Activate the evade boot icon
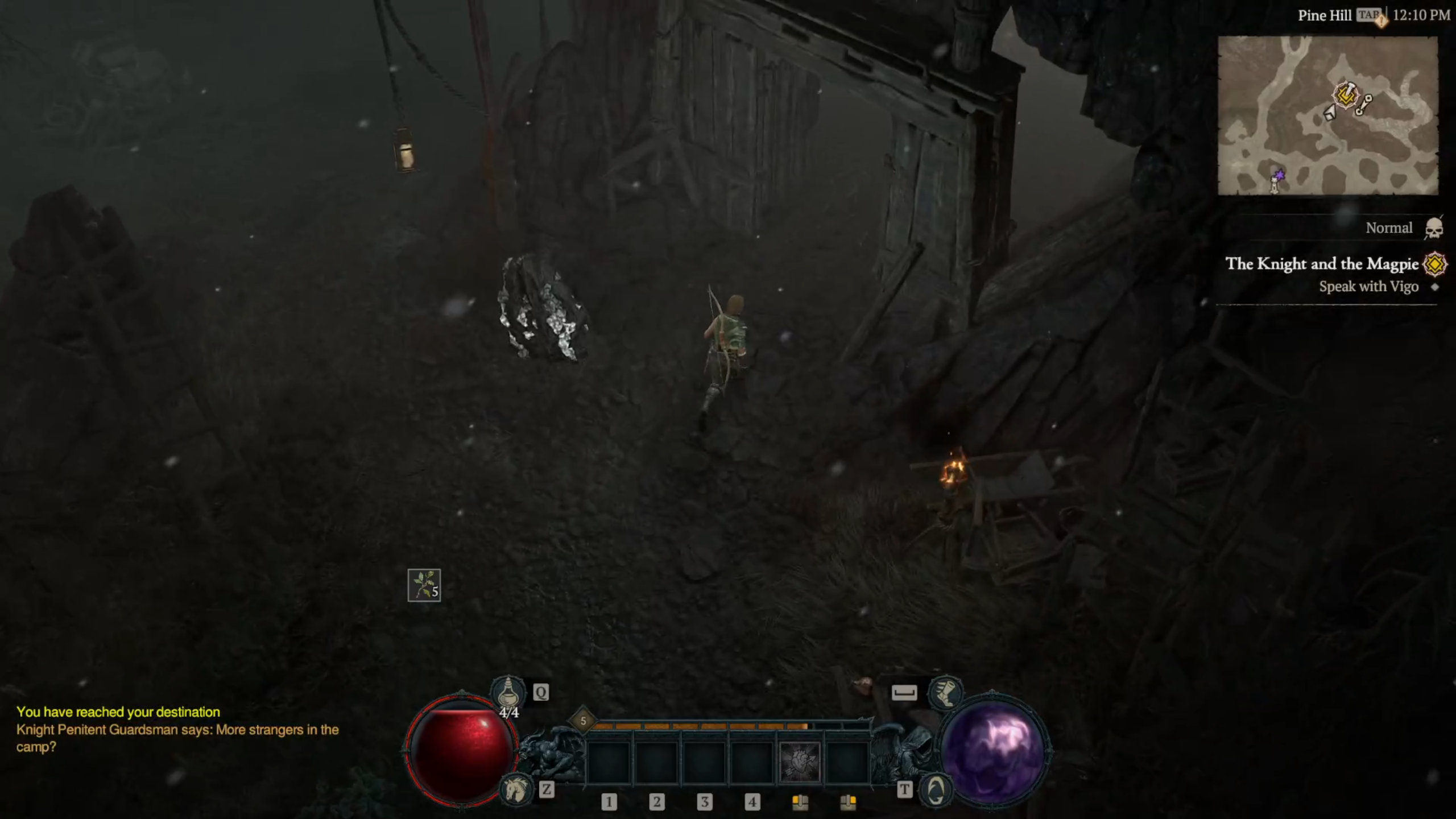Viewport: 1456px width, 819px height. tap(945, 692)
